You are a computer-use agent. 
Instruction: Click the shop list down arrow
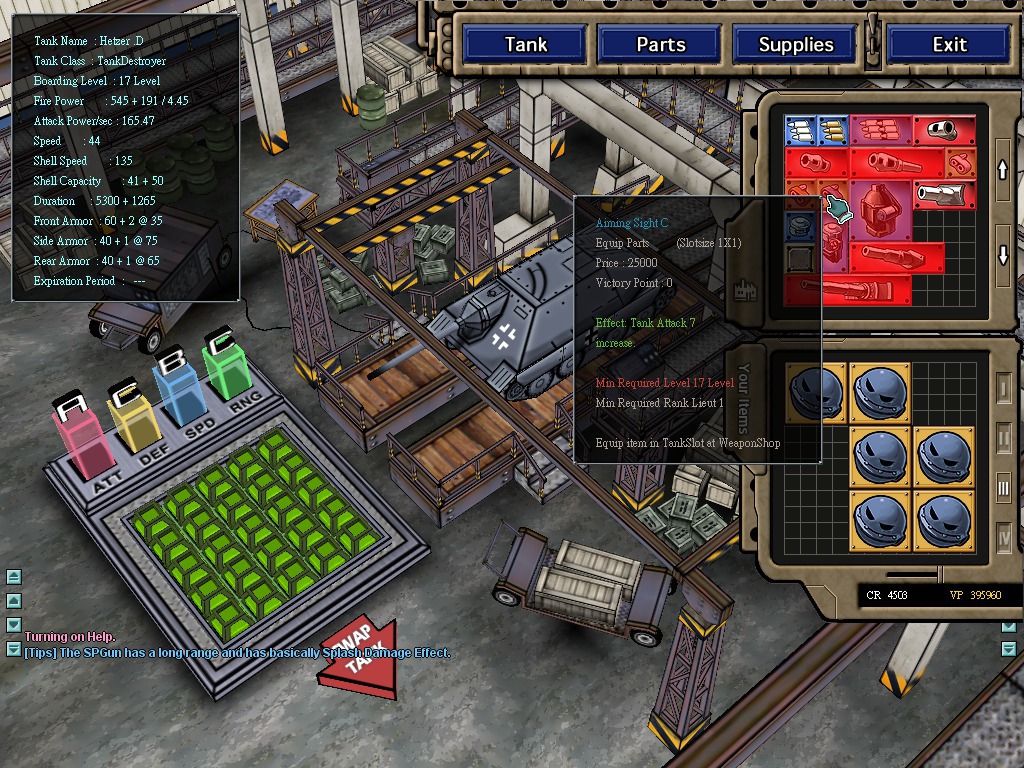click(x=1004, y=255)
